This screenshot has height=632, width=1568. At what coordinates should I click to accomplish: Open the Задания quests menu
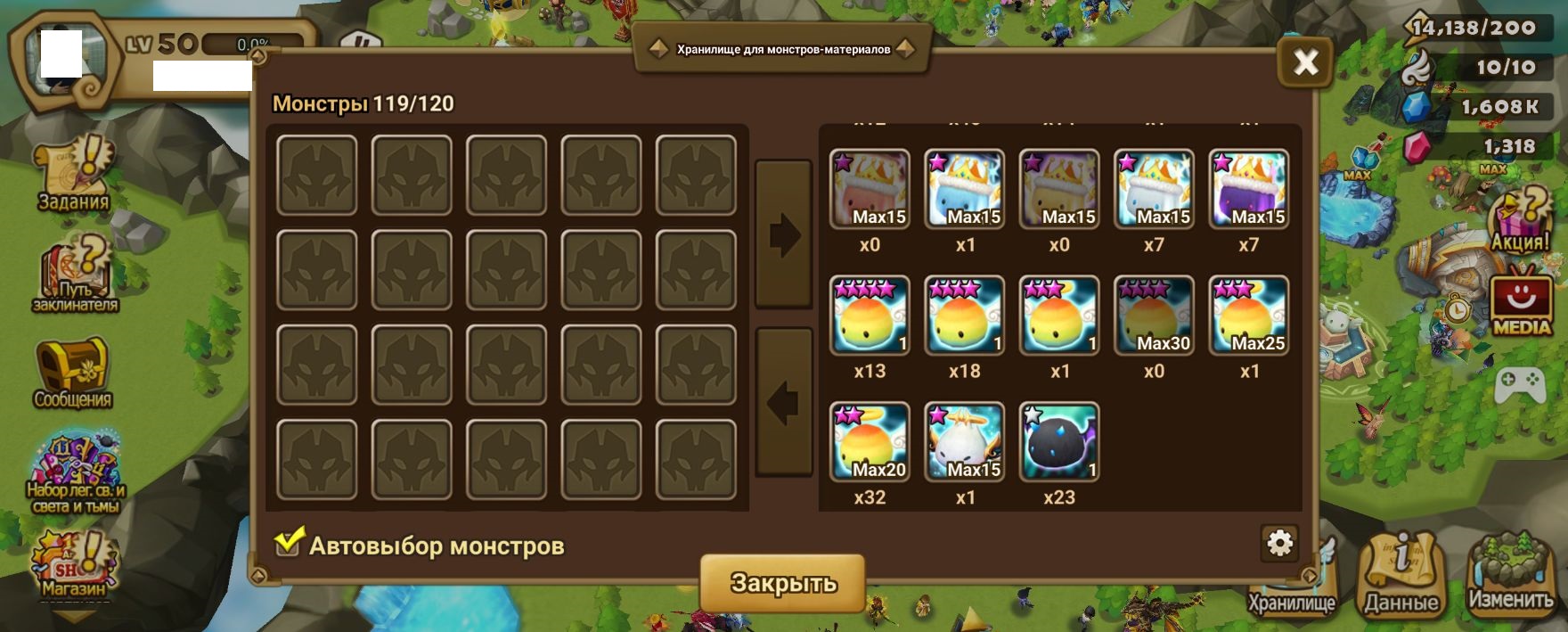coord(74,174)
